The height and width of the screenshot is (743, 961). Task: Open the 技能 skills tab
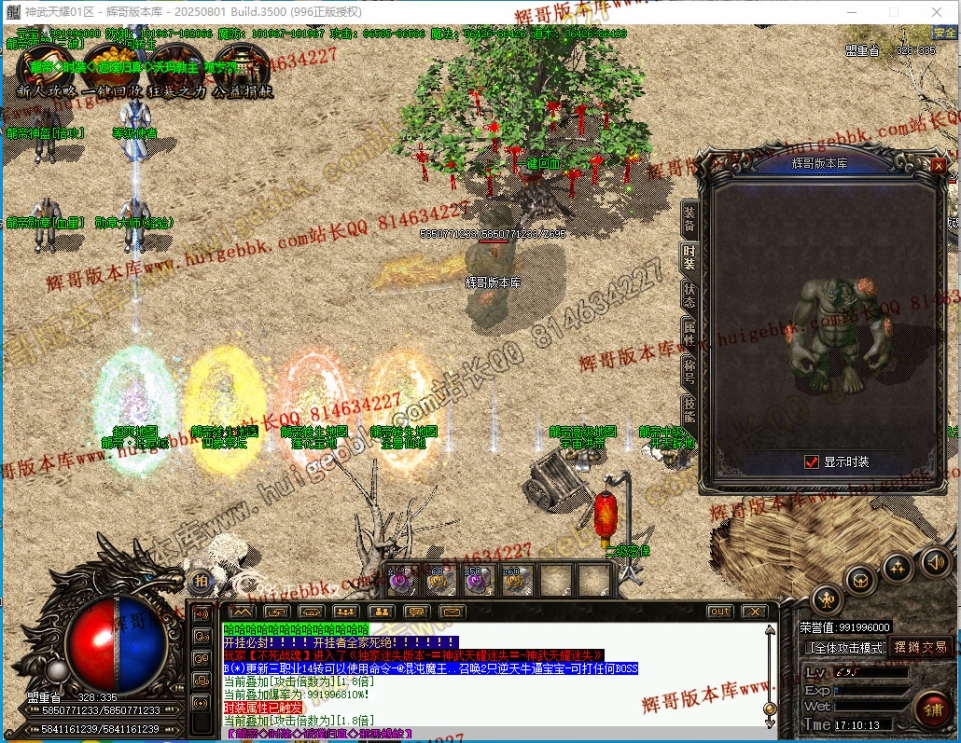tap(689, 407)
